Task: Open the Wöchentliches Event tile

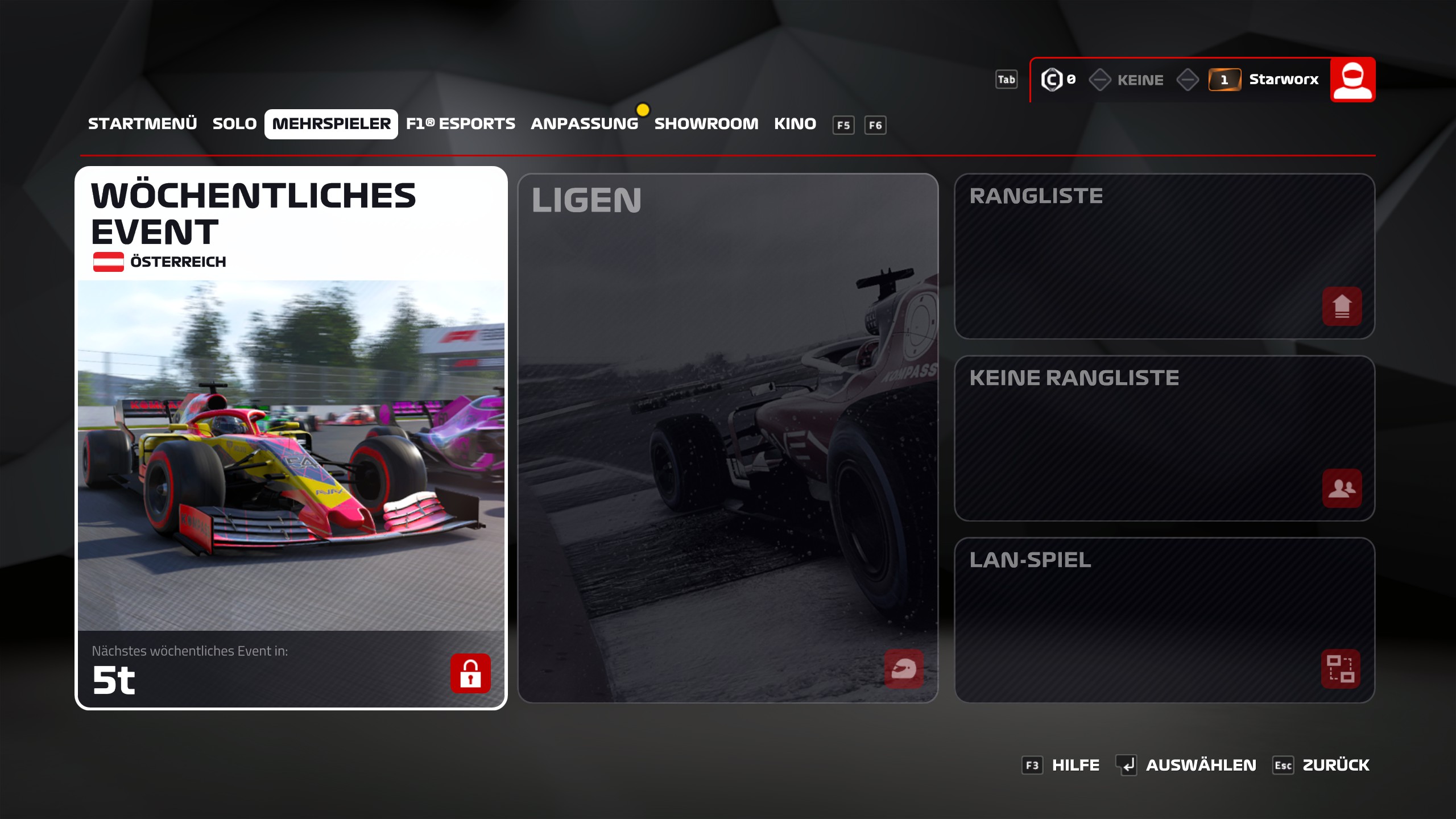Action: tap(291, 438)
